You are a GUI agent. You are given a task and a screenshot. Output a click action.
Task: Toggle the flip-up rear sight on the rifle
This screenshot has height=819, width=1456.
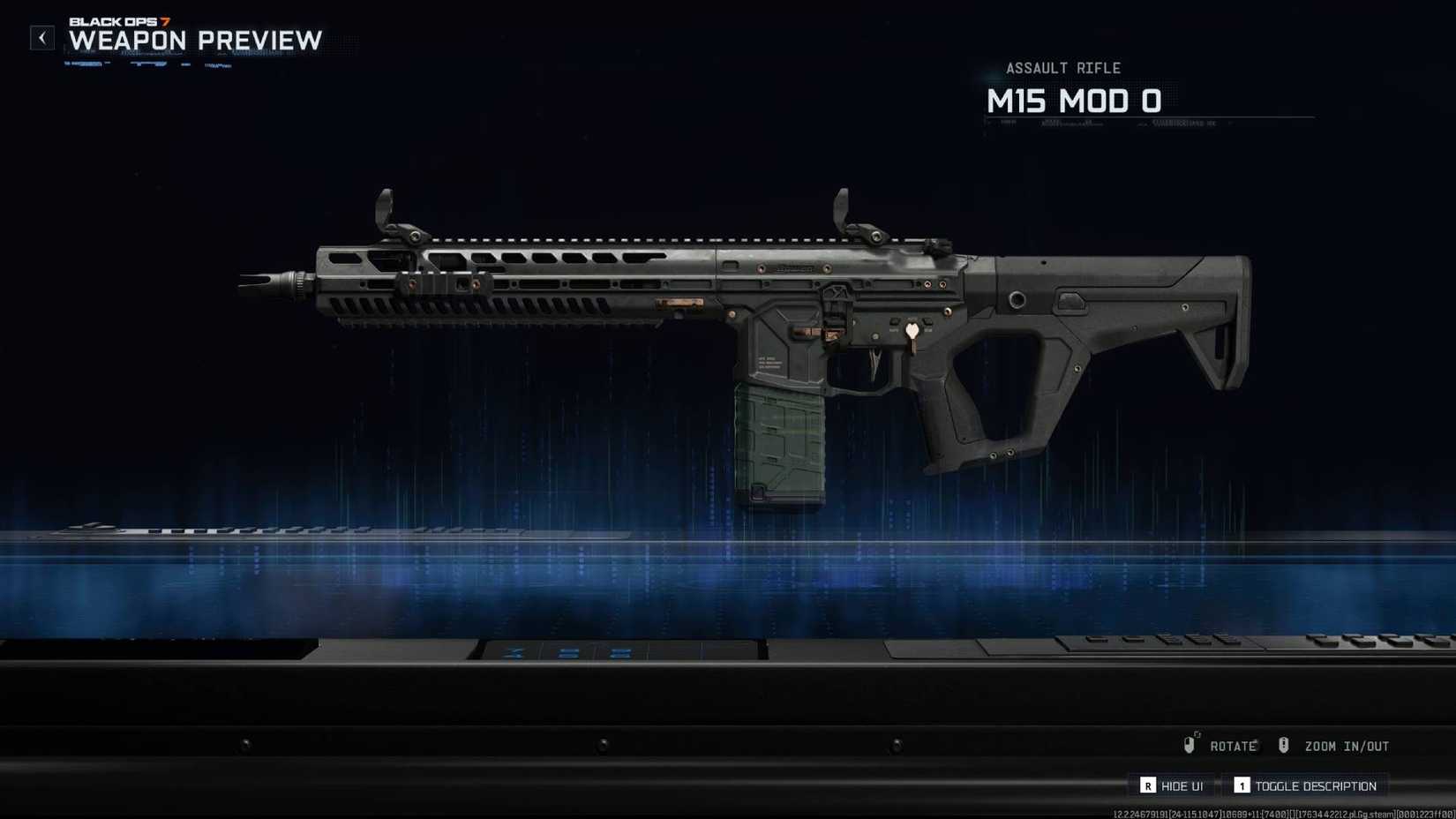(x=838, y=216)
